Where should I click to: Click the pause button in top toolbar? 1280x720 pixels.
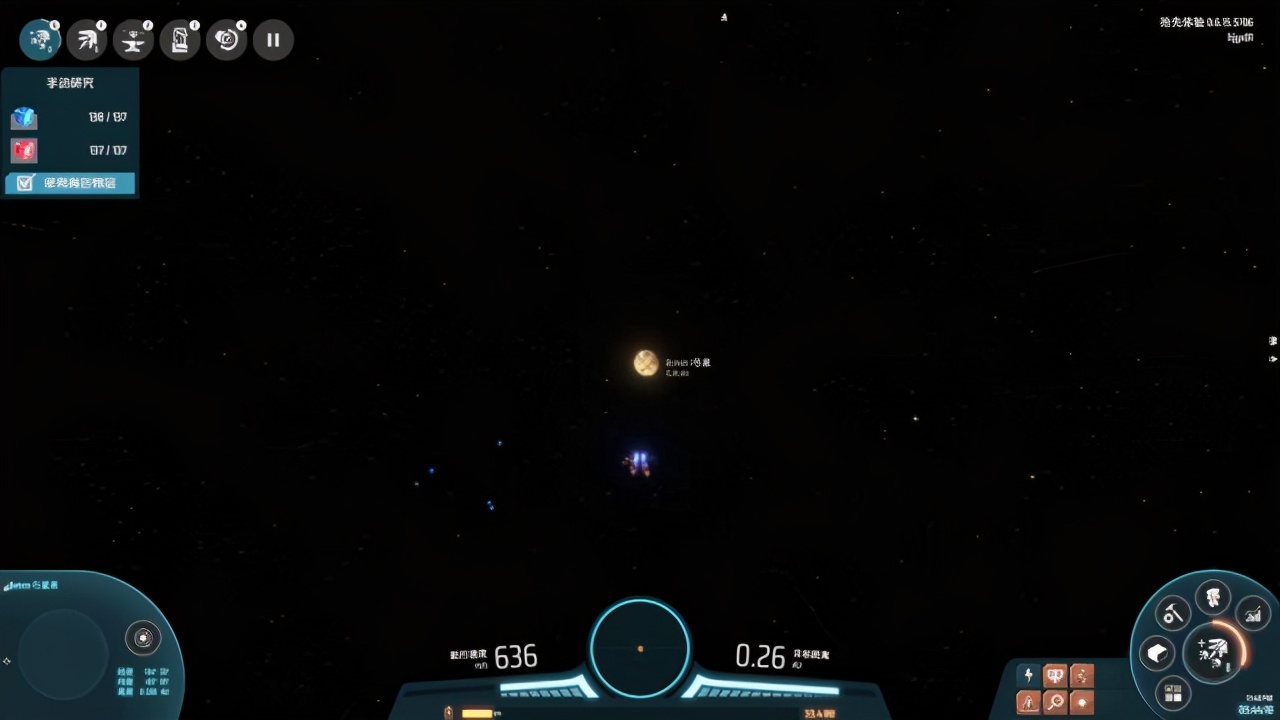pos(273,40)
